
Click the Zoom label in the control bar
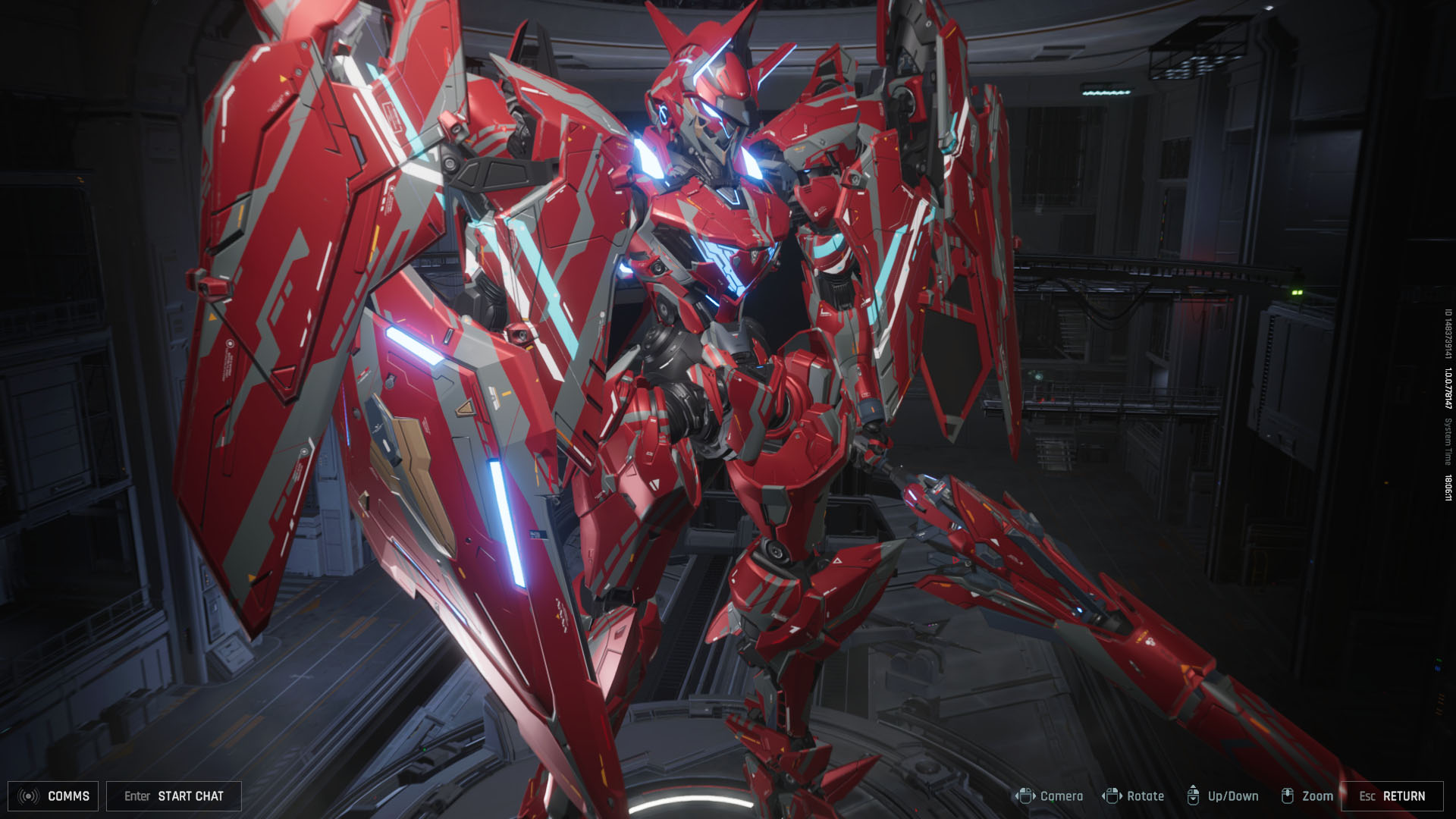click(x=1317, y=796)
